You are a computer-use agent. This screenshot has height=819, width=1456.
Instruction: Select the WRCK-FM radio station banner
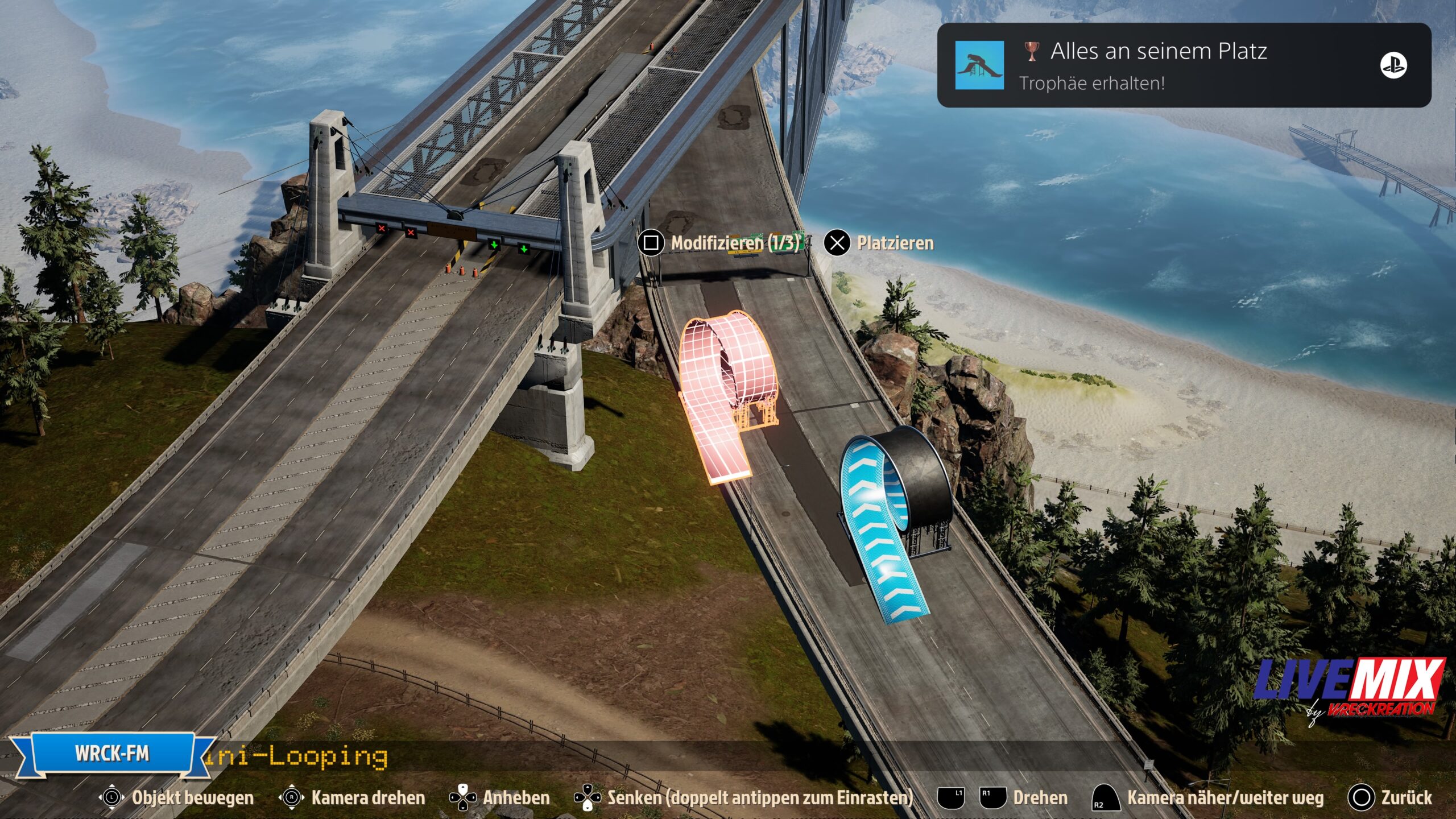pyautogui.click(x=112, y=754)
